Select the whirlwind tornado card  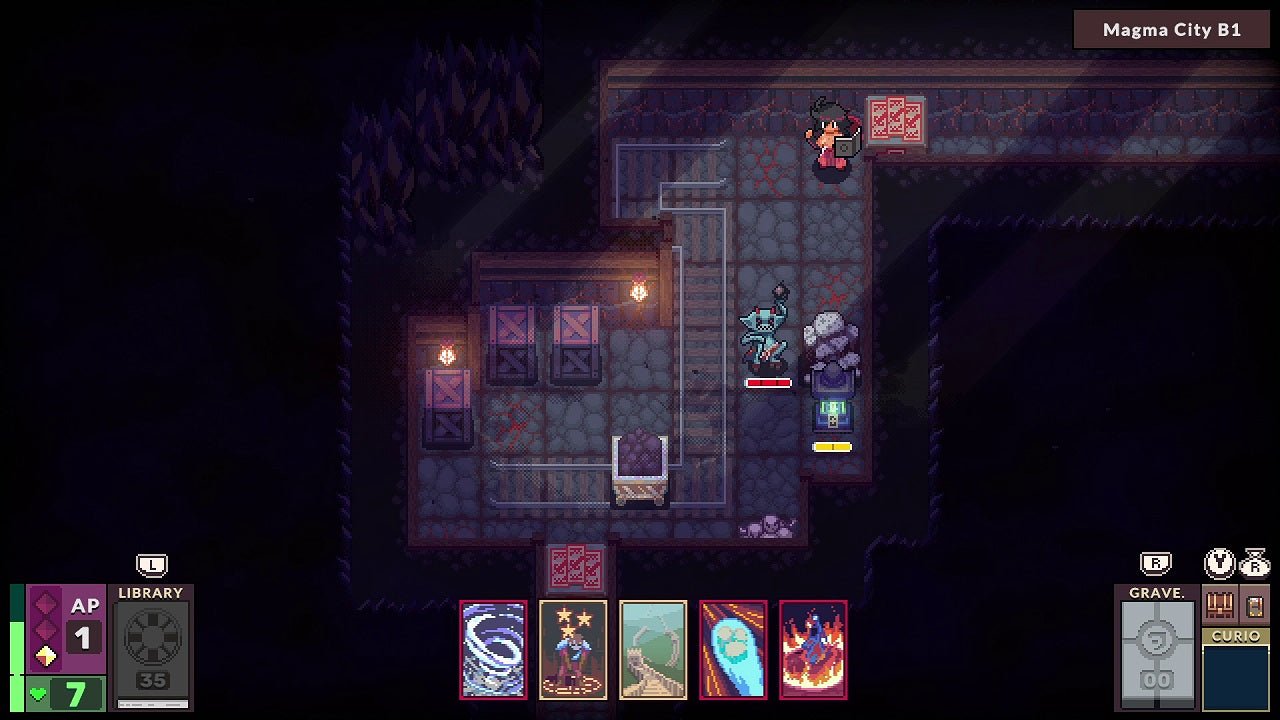click(493, 649)
